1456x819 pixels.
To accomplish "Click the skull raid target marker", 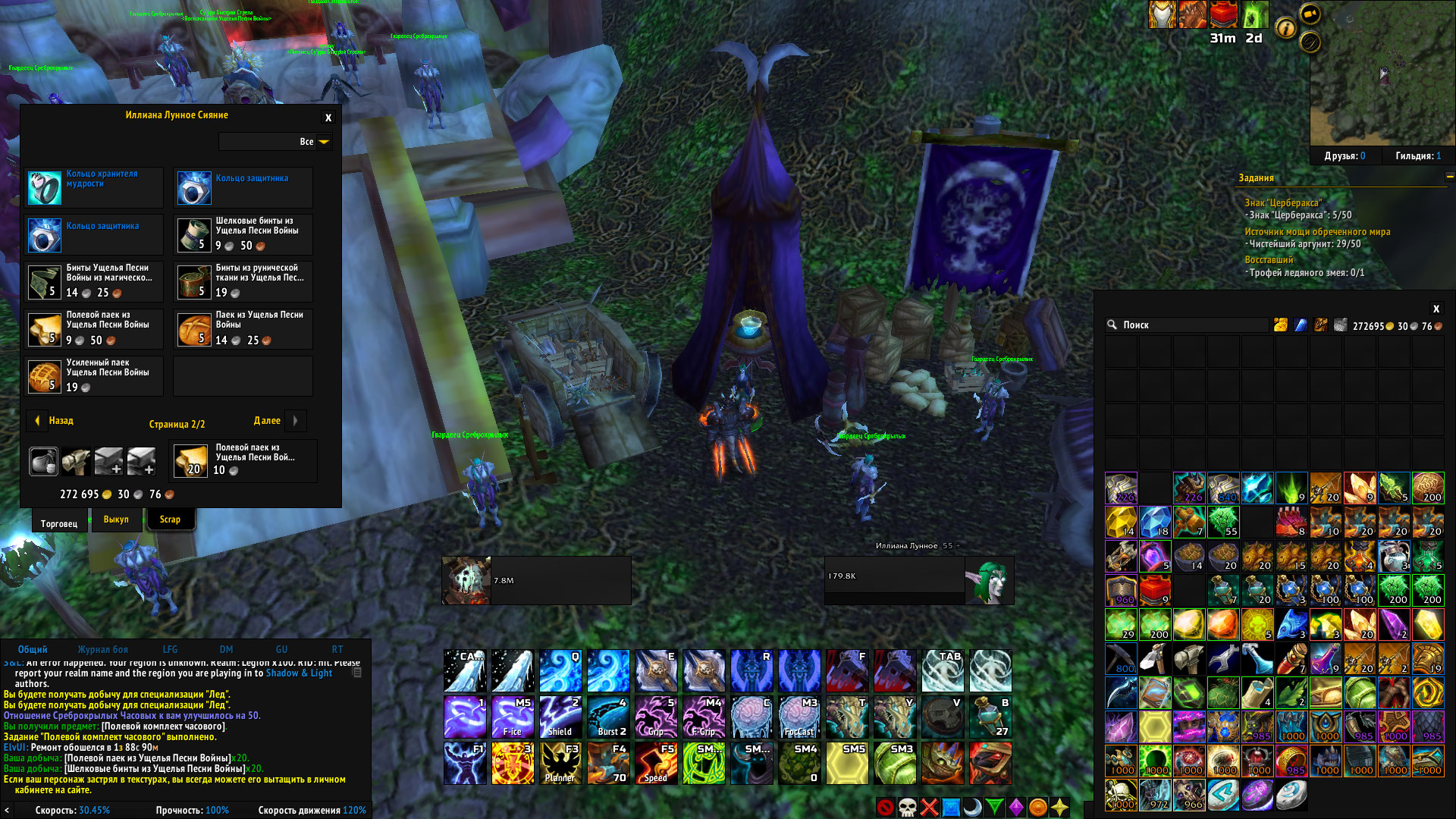I will [907, 808].
